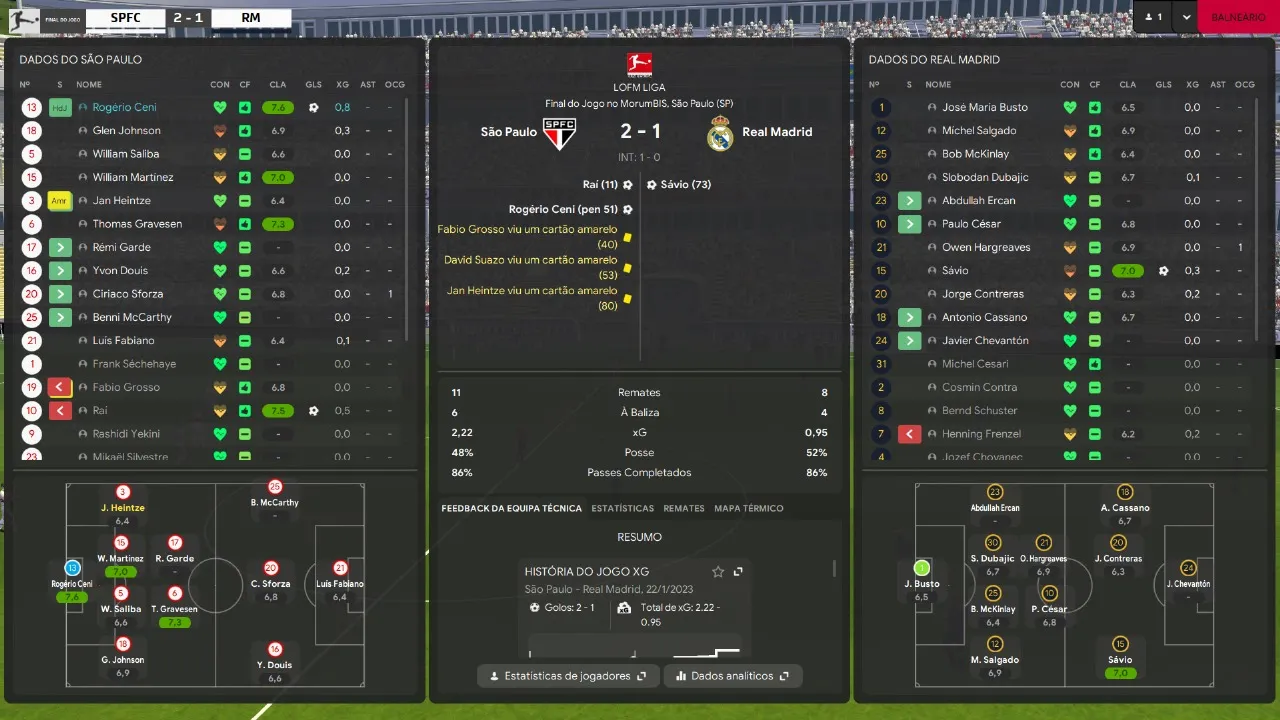
Task: Expand the História do Jogo xG card
Action: tap(738, 572)
